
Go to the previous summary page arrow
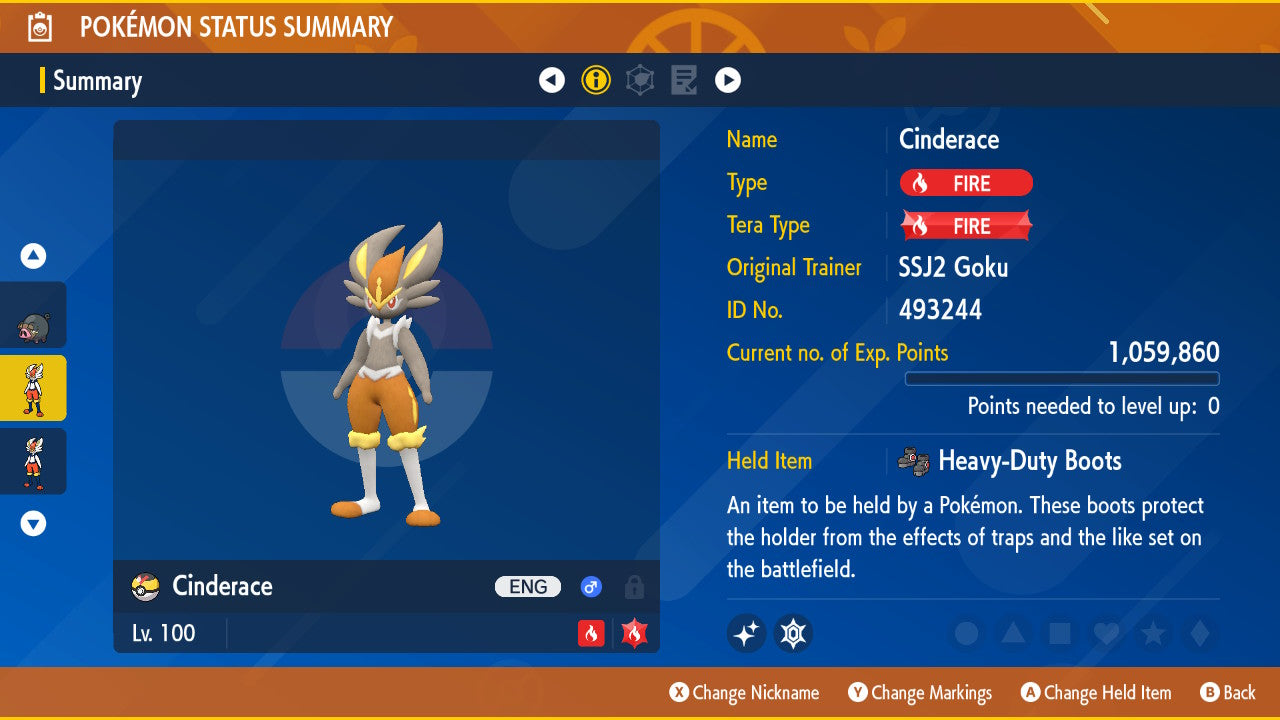point(552,80)
